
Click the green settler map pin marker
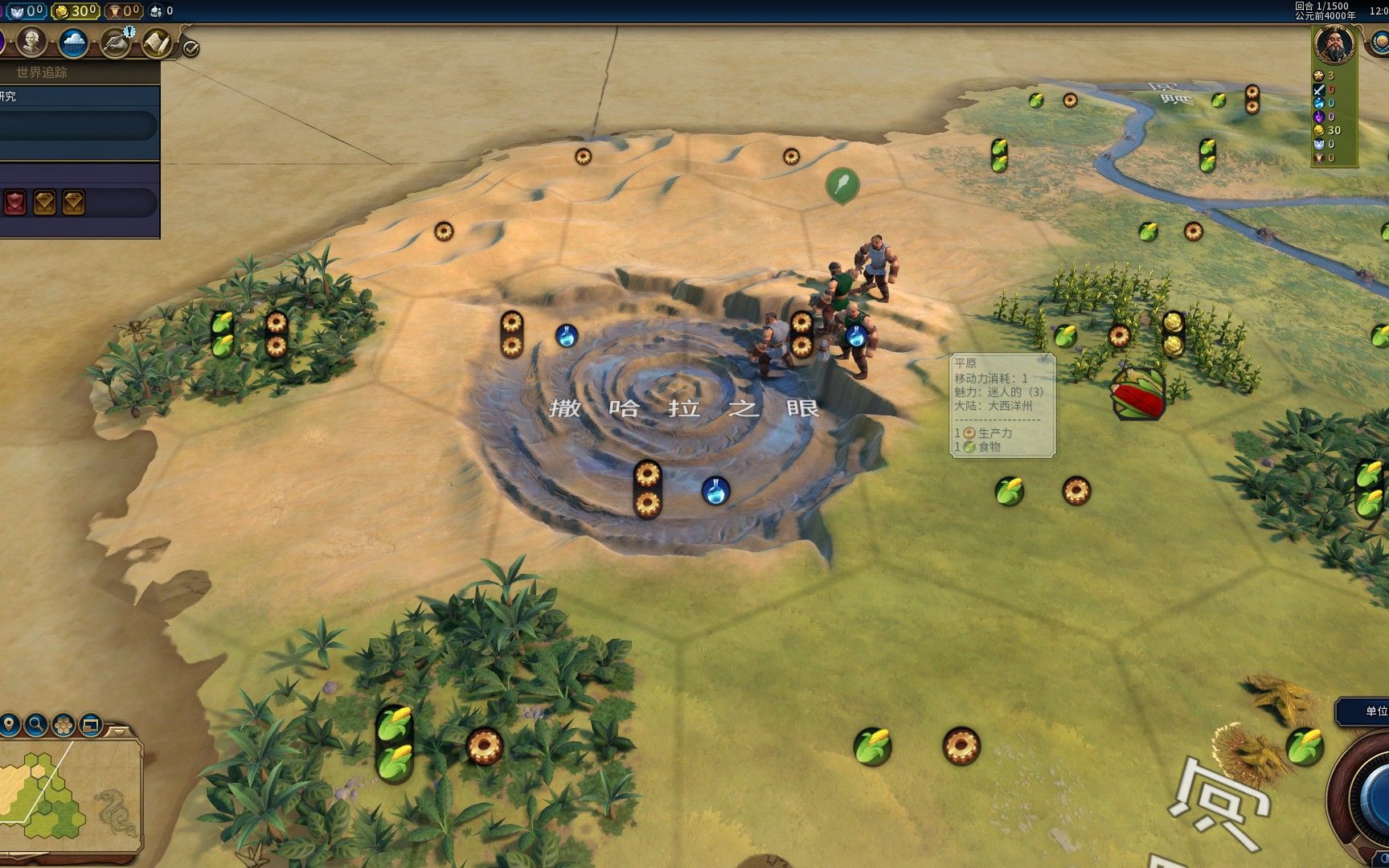click(842, 185)
